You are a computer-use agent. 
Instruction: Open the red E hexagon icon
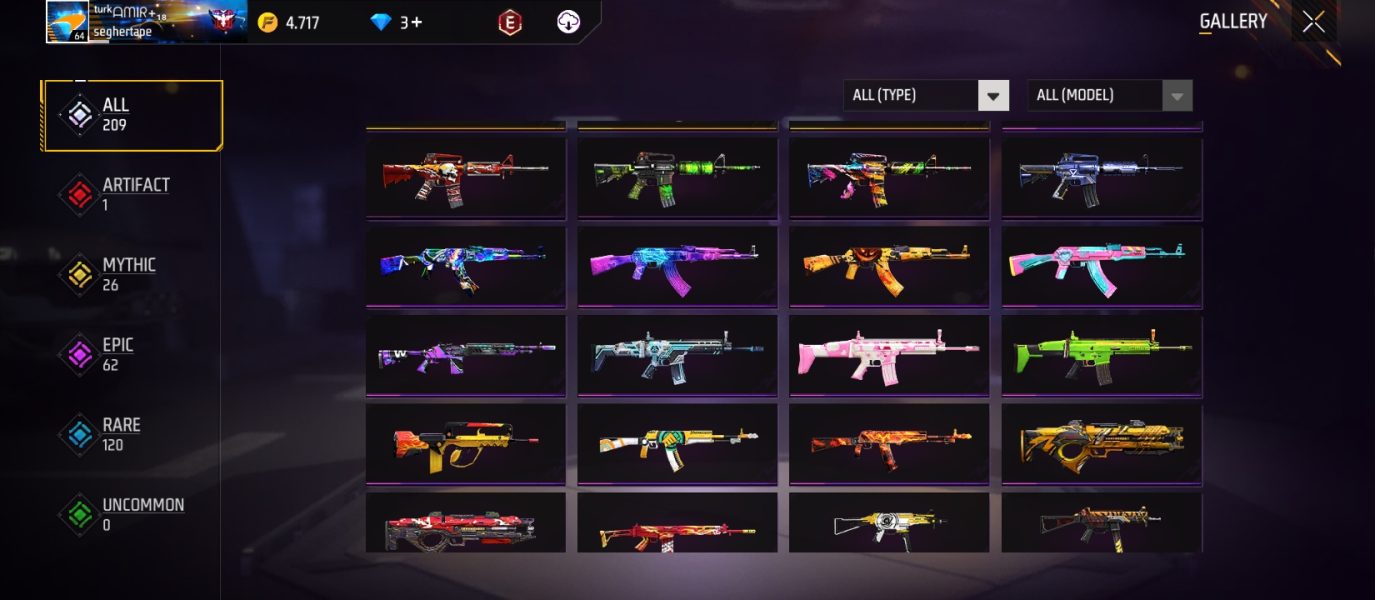[x=510, y=22]
